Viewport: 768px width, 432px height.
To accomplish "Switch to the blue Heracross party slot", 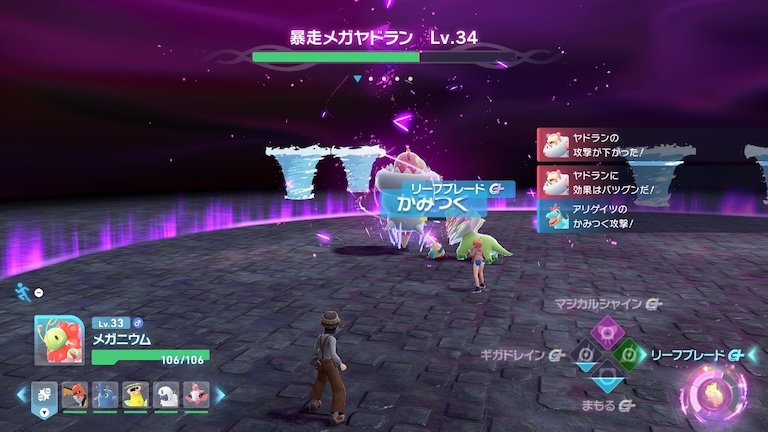I will coord(104,394).
